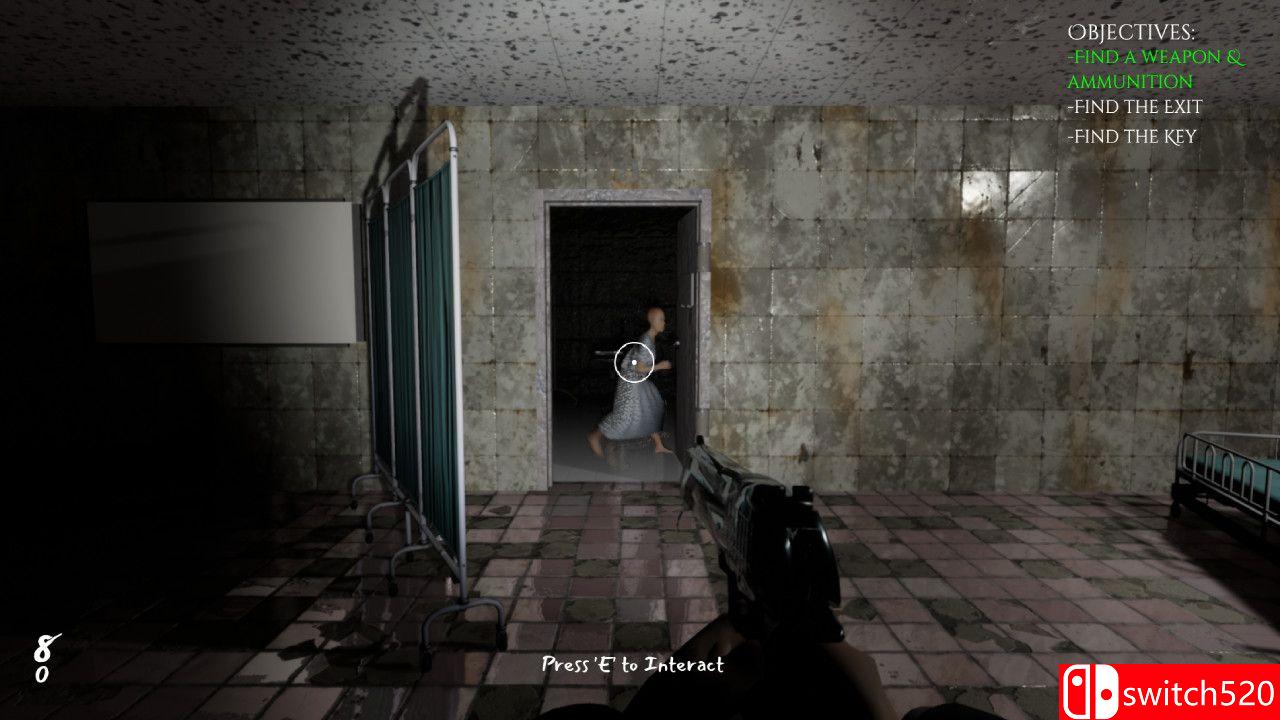Viewport: 1280px width, 720px height.
Task: Click the crosshair reticle at screen center
Action: (632, 363)
